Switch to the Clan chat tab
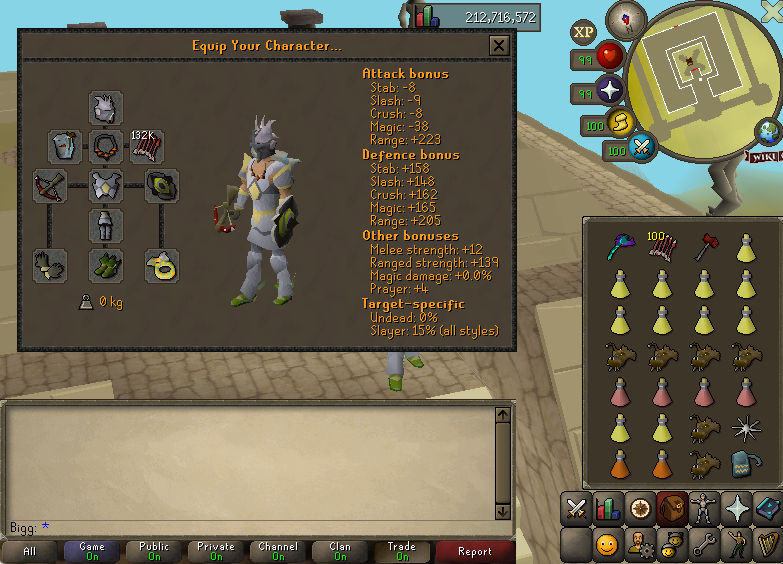 pos(340,551)
